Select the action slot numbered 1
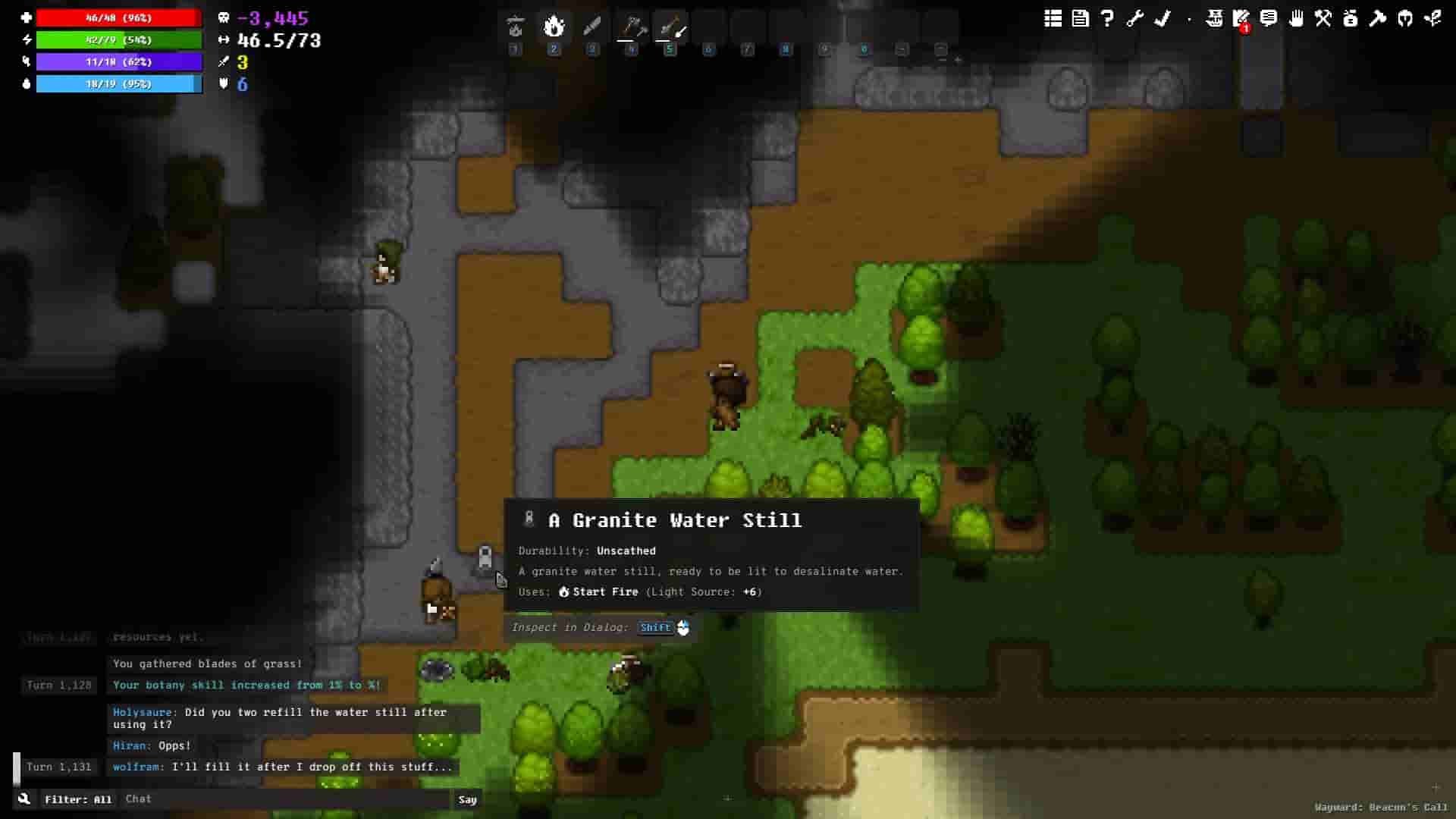 [516, 28]
